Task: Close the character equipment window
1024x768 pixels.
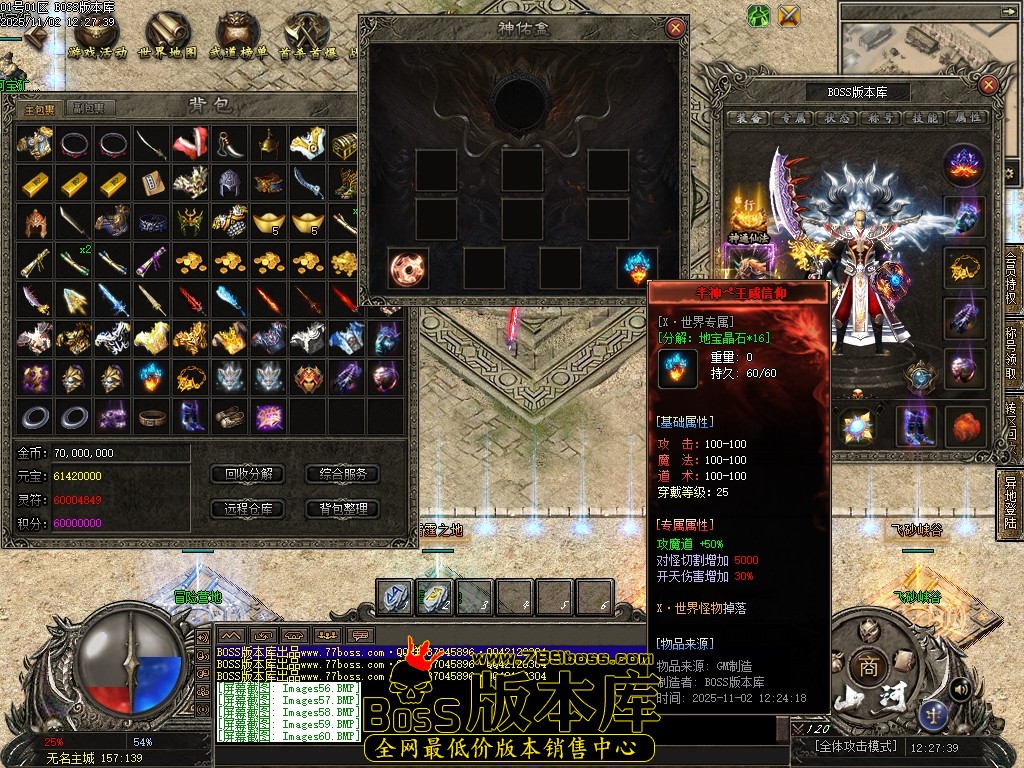Action: (x=988, y=85)
